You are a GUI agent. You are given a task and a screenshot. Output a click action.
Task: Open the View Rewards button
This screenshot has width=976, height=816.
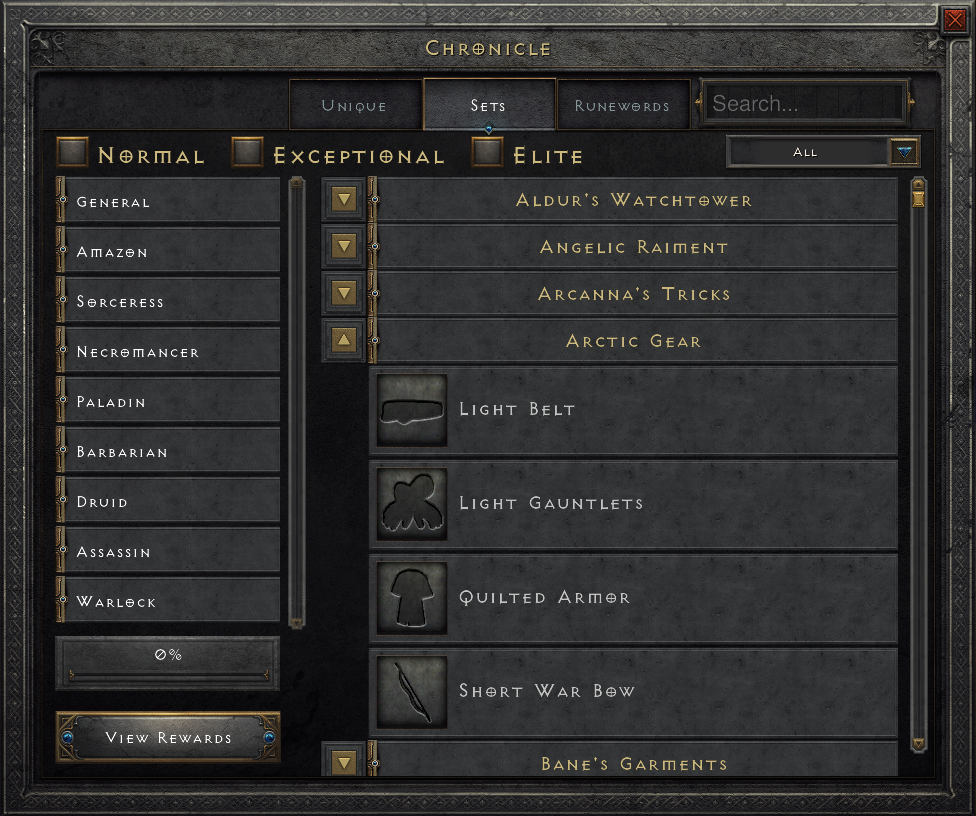[x=168, y=738]
